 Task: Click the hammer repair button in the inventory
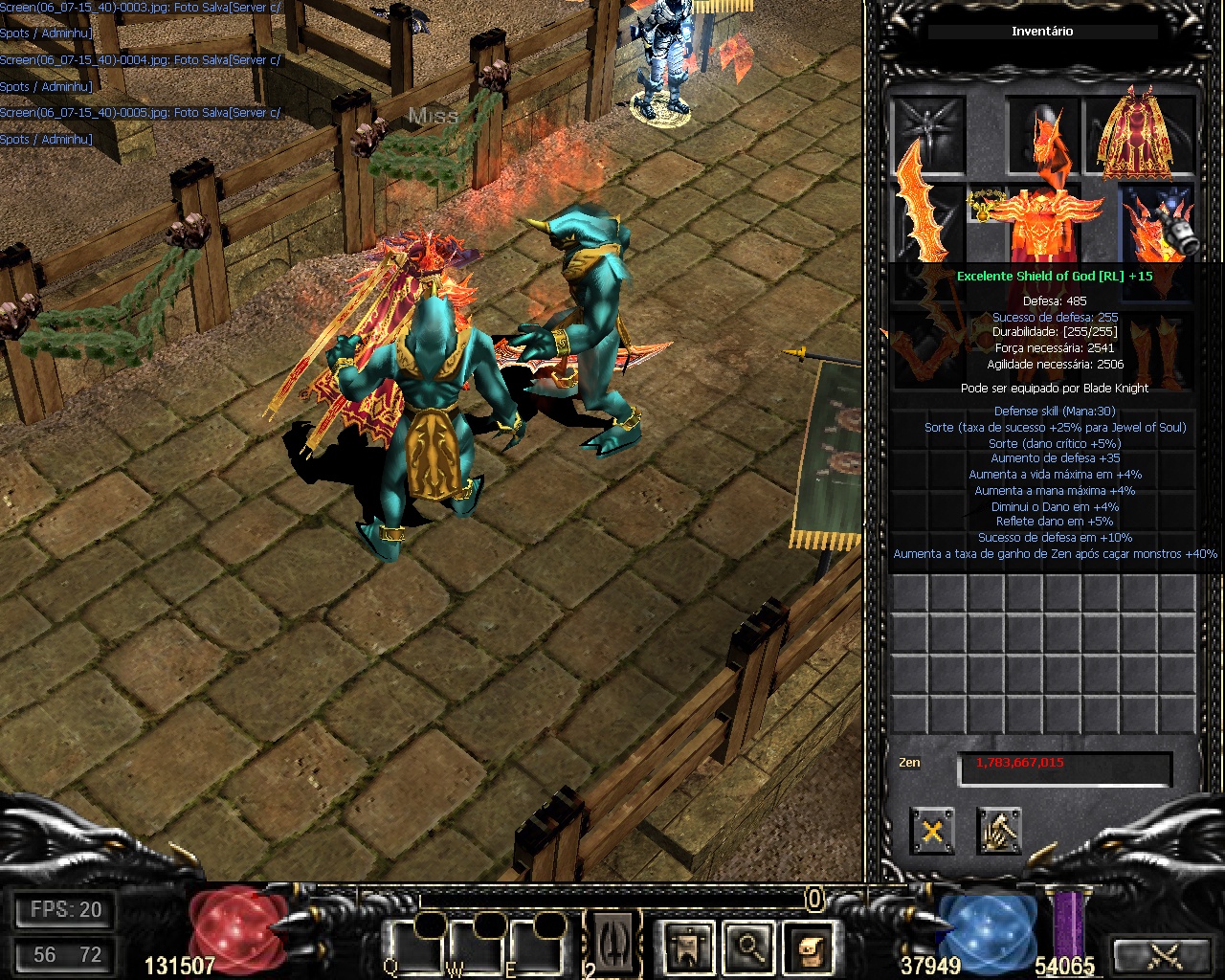click(999, 831)
